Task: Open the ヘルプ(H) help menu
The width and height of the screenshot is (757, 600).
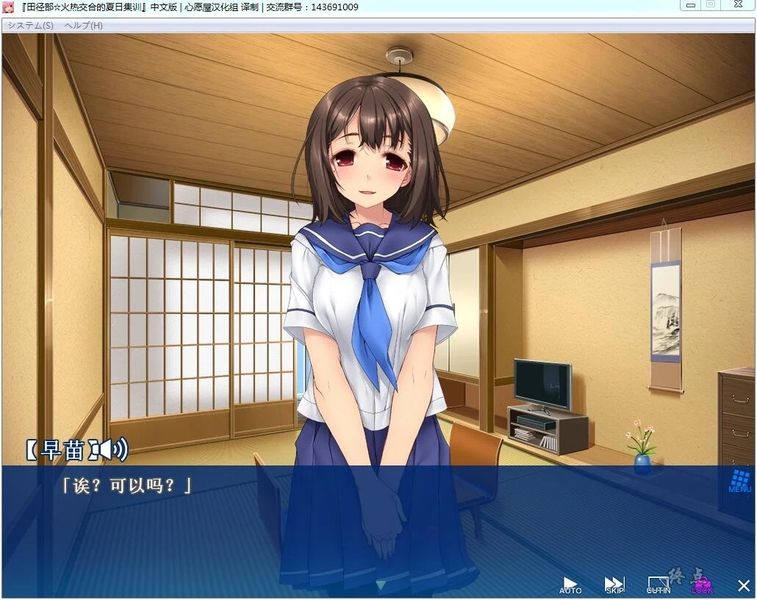Action: [x=83, y=25]
